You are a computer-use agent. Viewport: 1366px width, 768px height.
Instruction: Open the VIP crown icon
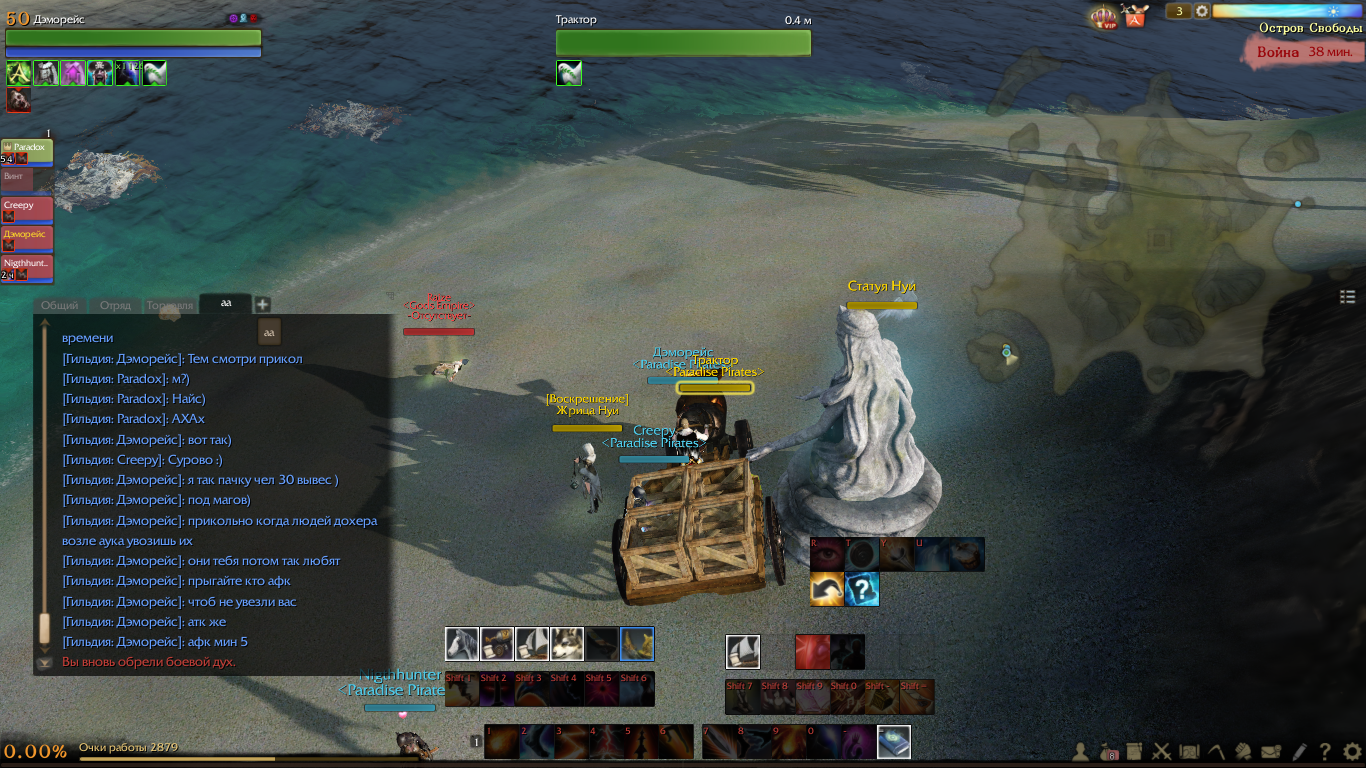pos(1104,17)
